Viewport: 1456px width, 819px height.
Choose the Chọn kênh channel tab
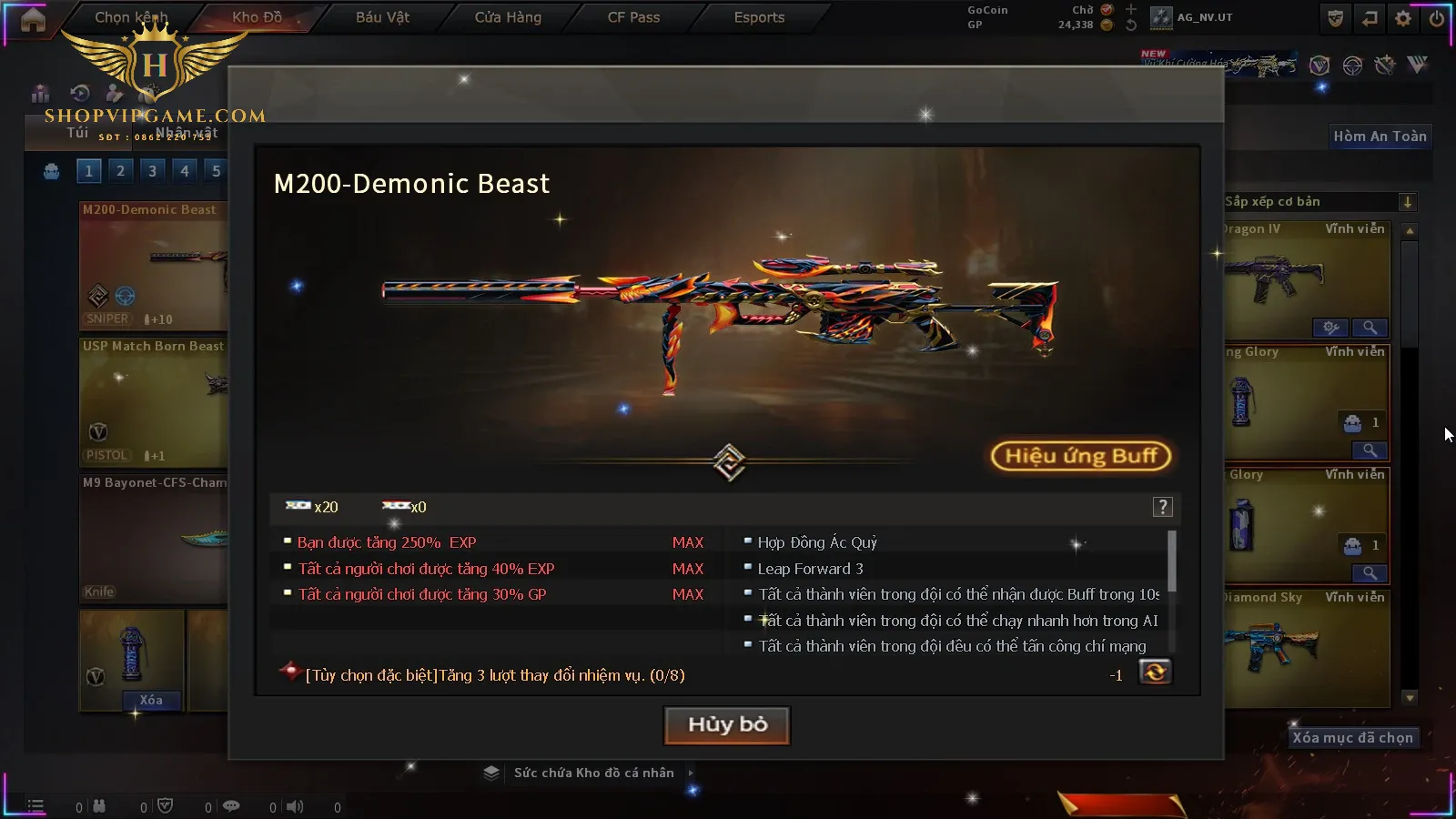tap(131, 17)
